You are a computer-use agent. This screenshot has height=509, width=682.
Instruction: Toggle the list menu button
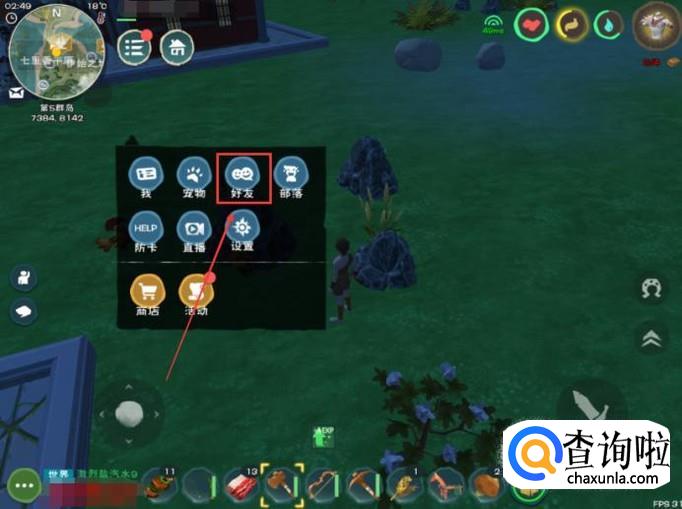(134, 47)
